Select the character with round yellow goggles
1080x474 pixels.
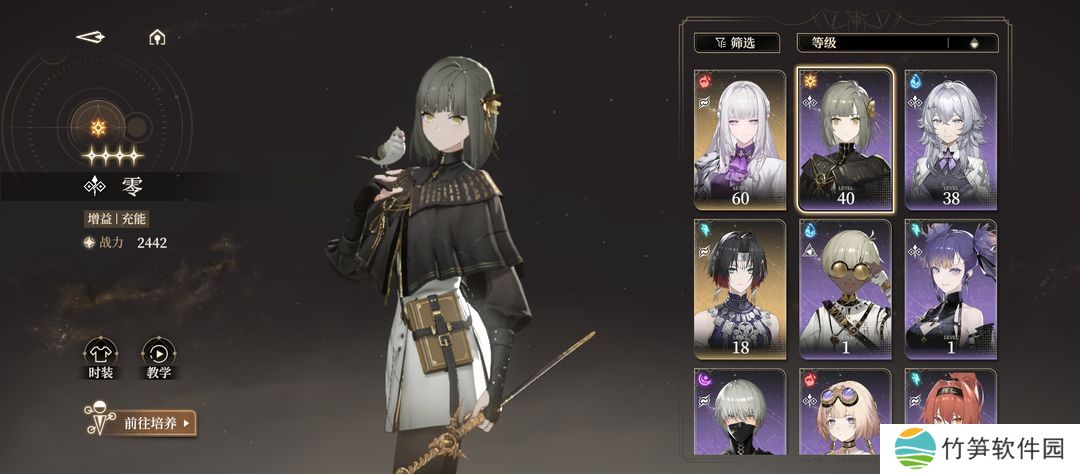(846, 290)
